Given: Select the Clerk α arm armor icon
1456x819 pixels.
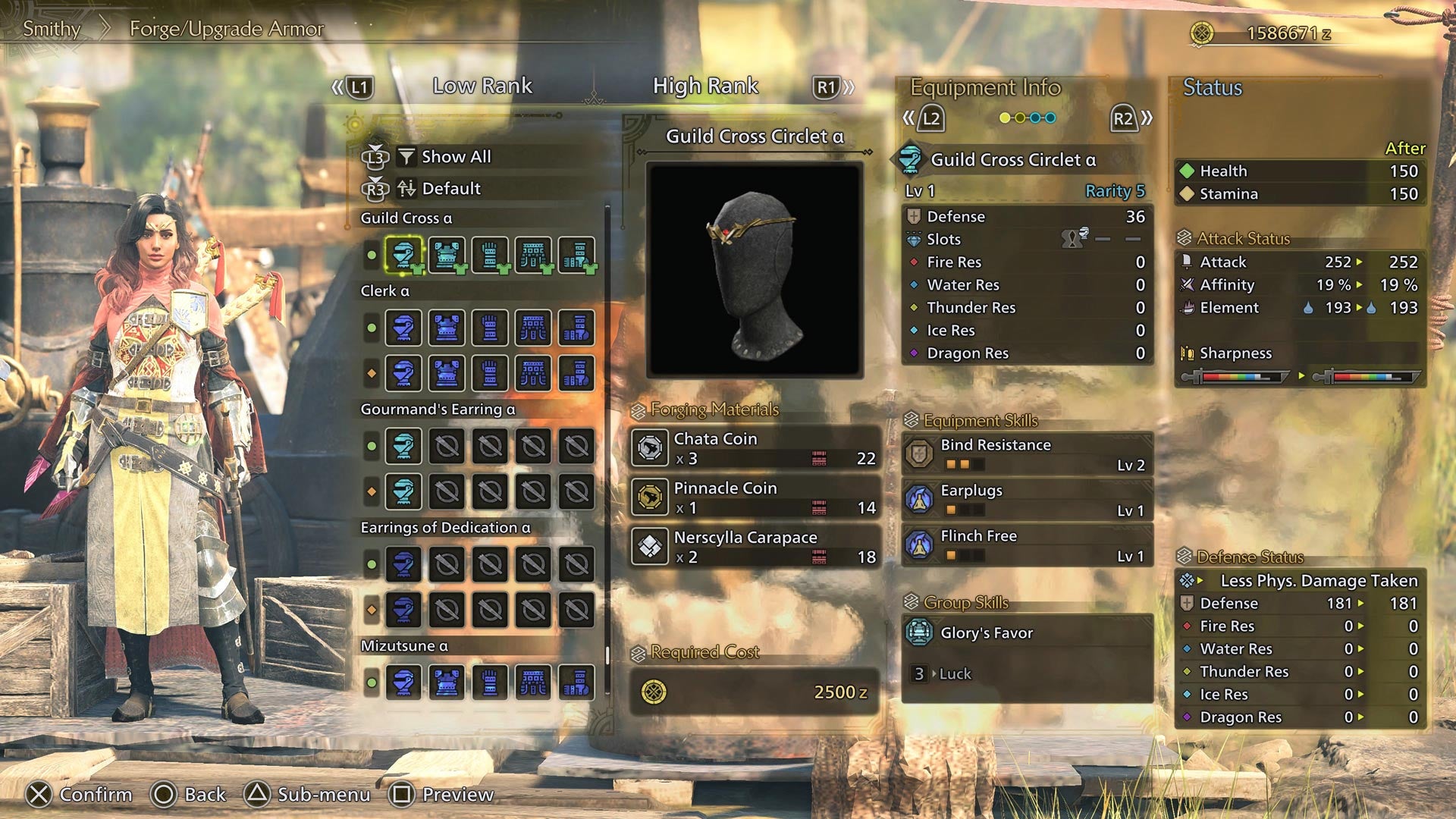Looking at the screenshot, I should 489,325.
